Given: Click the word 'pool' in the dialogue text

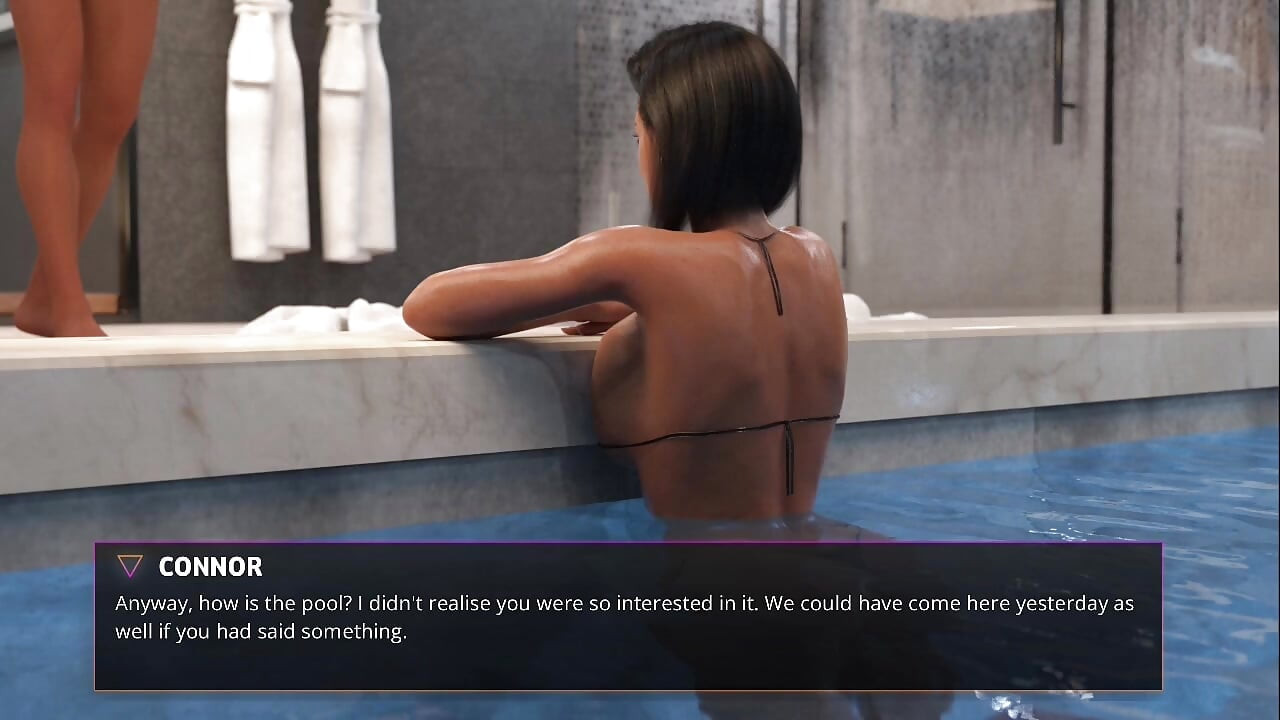Looking at the screenshot, I should (325, 603).
